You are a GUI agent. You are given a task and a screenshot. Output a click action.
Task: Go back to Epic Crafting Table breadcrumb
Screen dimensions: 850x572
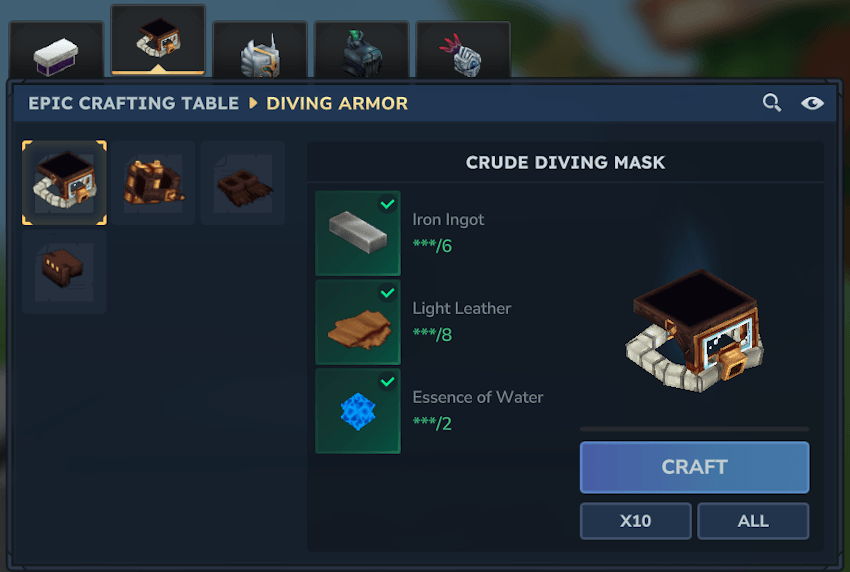pos(133,103)
